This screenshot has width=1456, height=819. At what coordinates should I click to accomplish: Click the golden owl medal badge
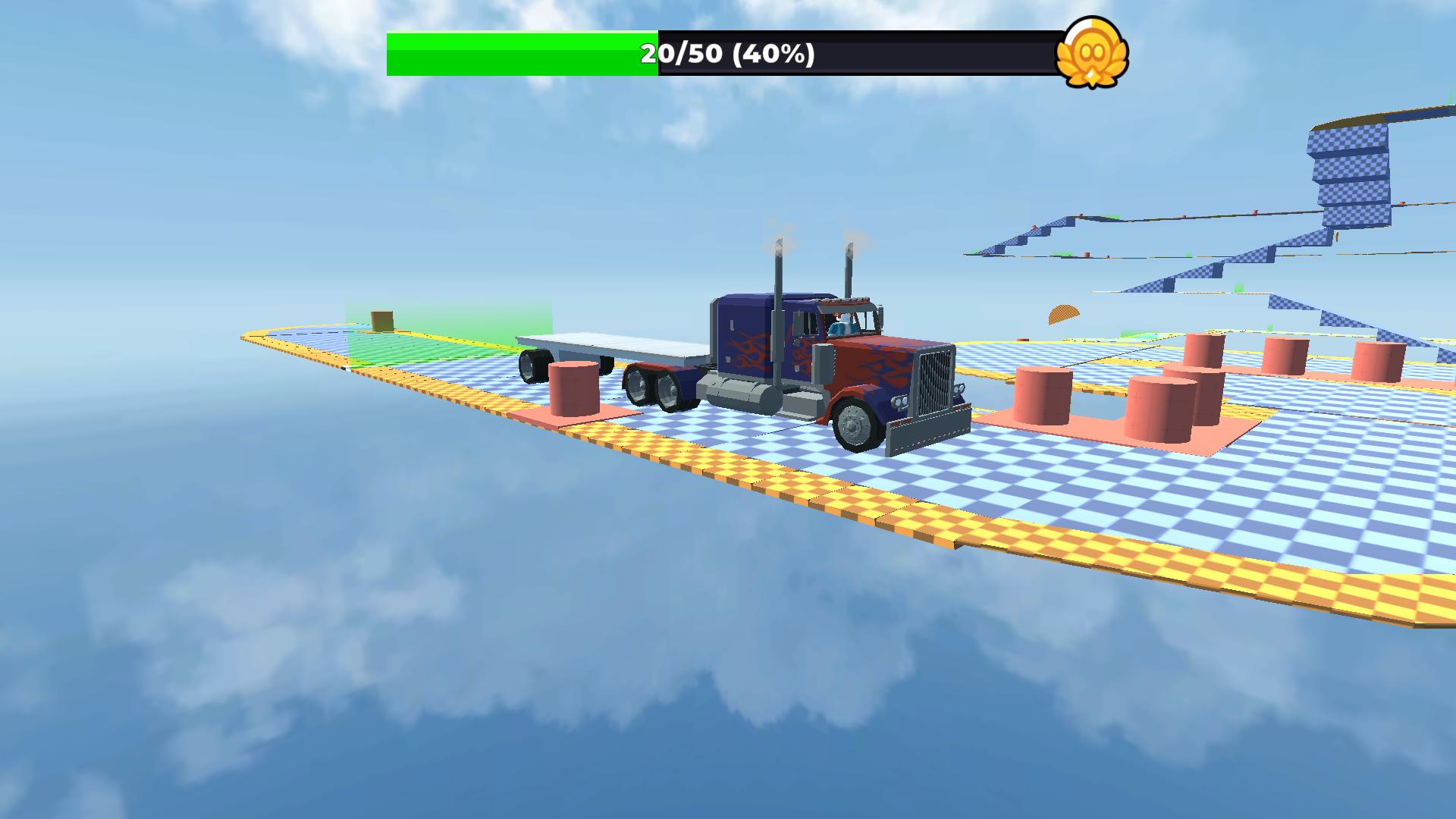pos(1094,53)
